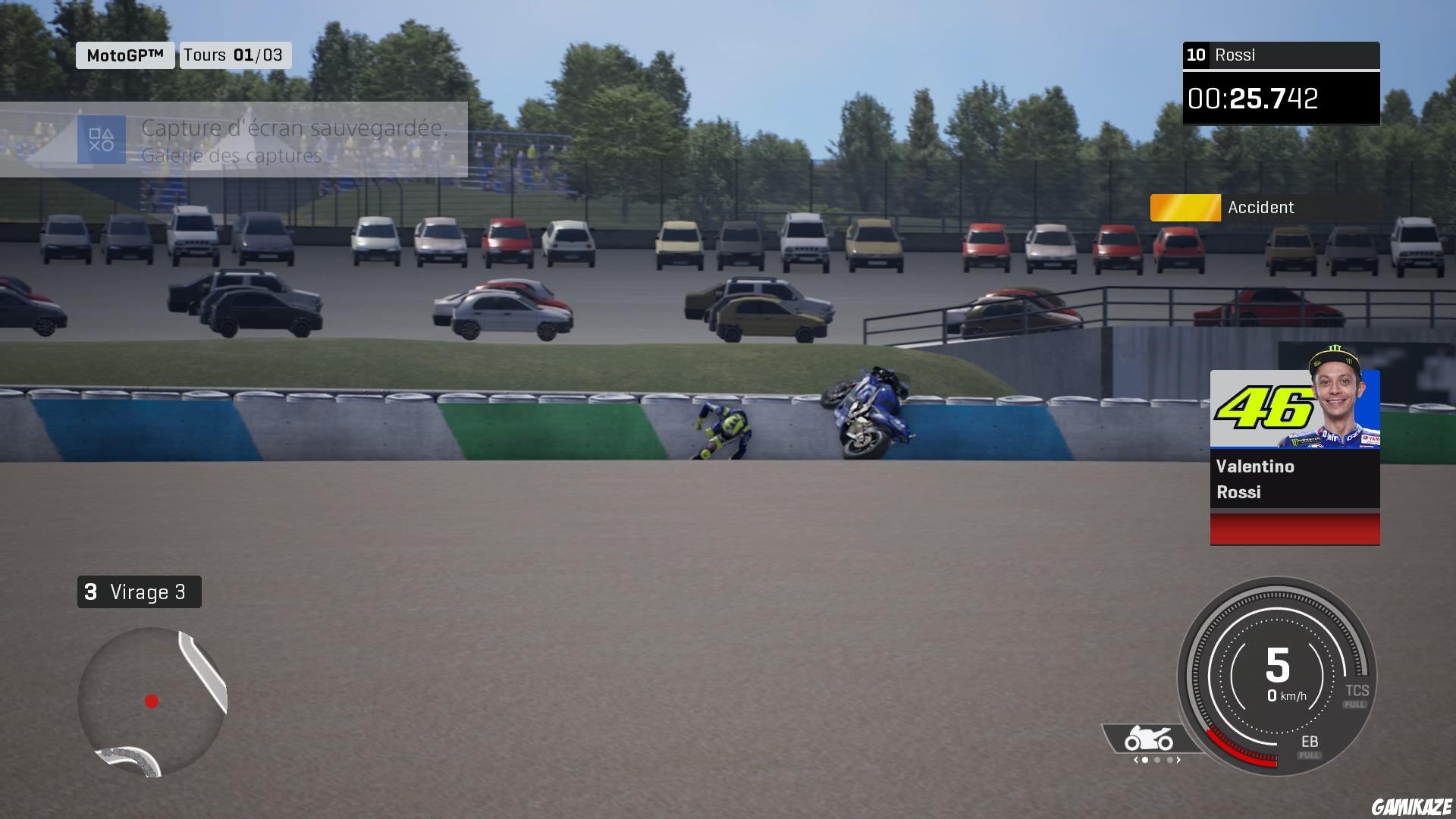The height and width of the screenshot is (819, 1456).
Task: Click the yellow Accident flag icon
Action: click(1185, 207)
